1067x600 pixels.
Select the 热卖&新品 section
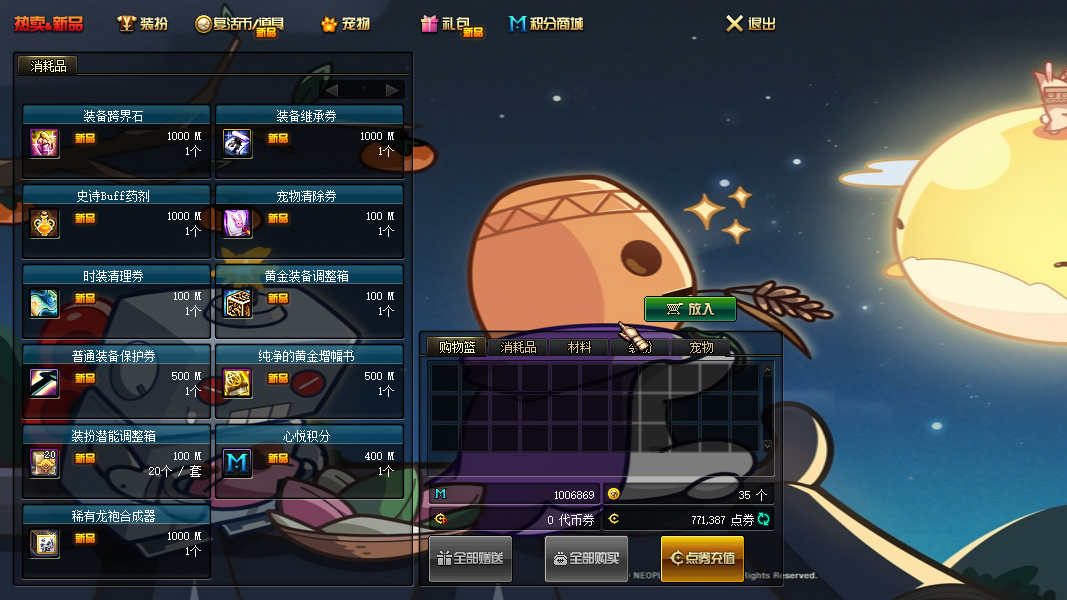click(48, 23)
